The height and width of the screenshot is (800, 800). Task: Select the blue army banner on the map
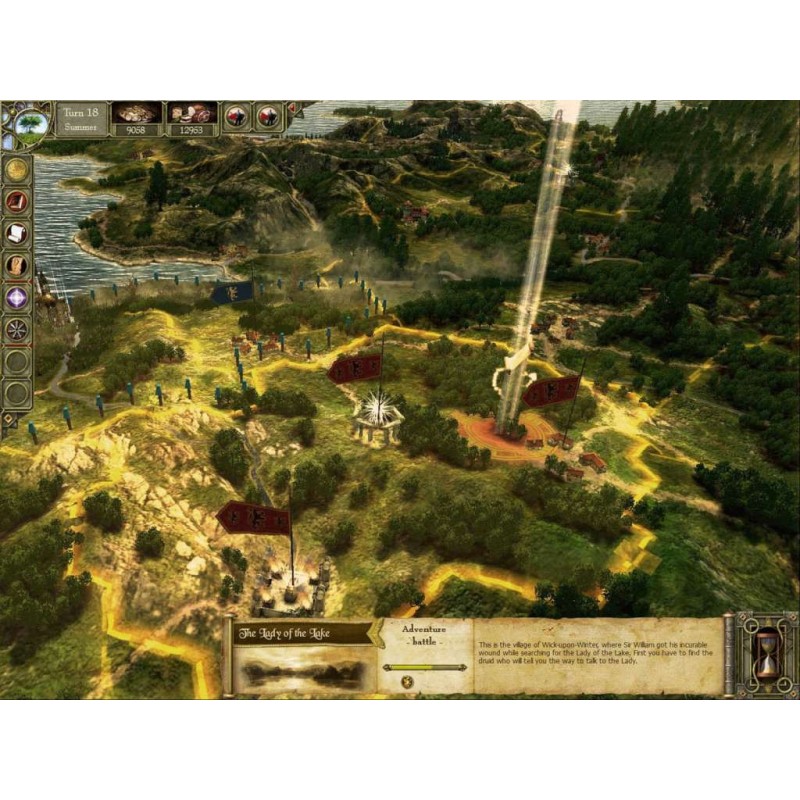pos(231,292)
